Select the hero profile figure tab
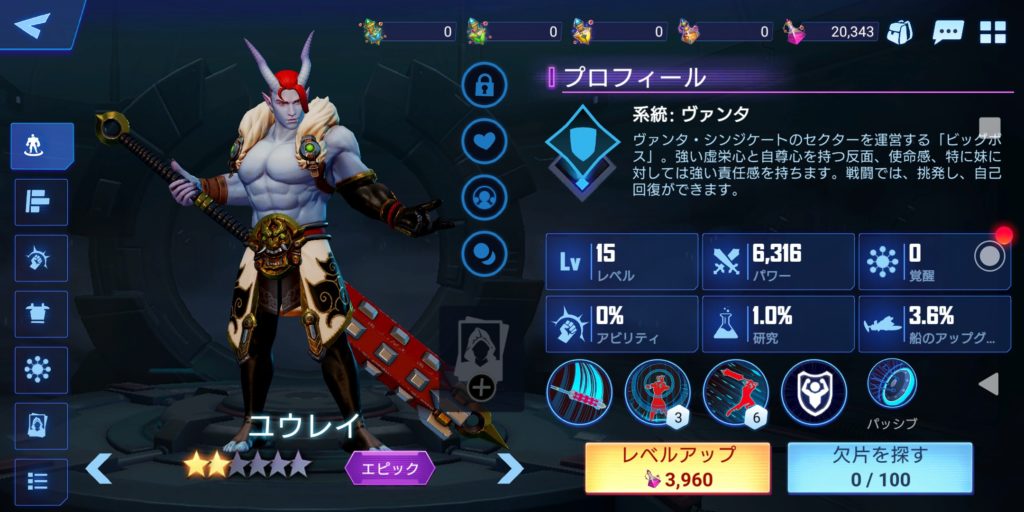Screen dimensions: 1024x512 tap(42, 147)
